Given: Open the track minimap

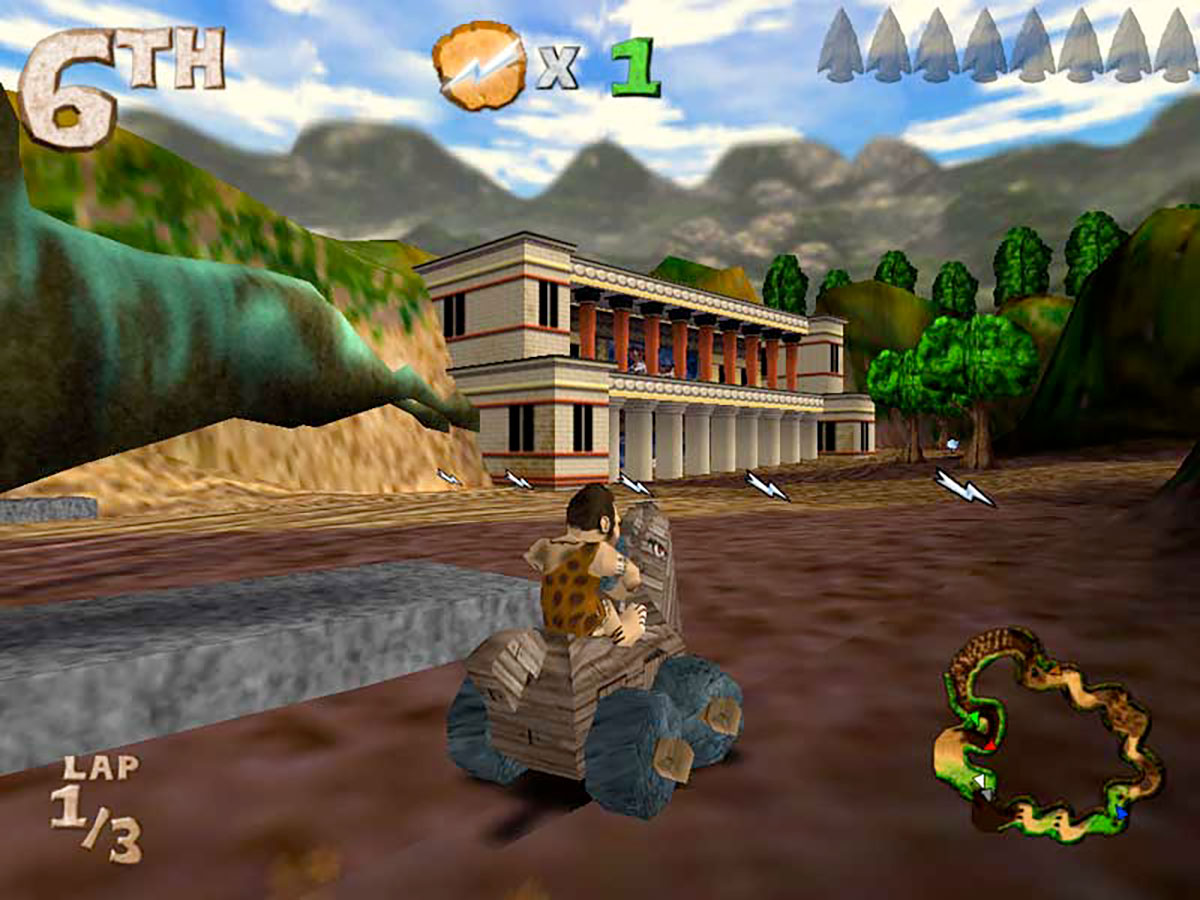Looking at the screenshot, I should tap(1050, 736).
